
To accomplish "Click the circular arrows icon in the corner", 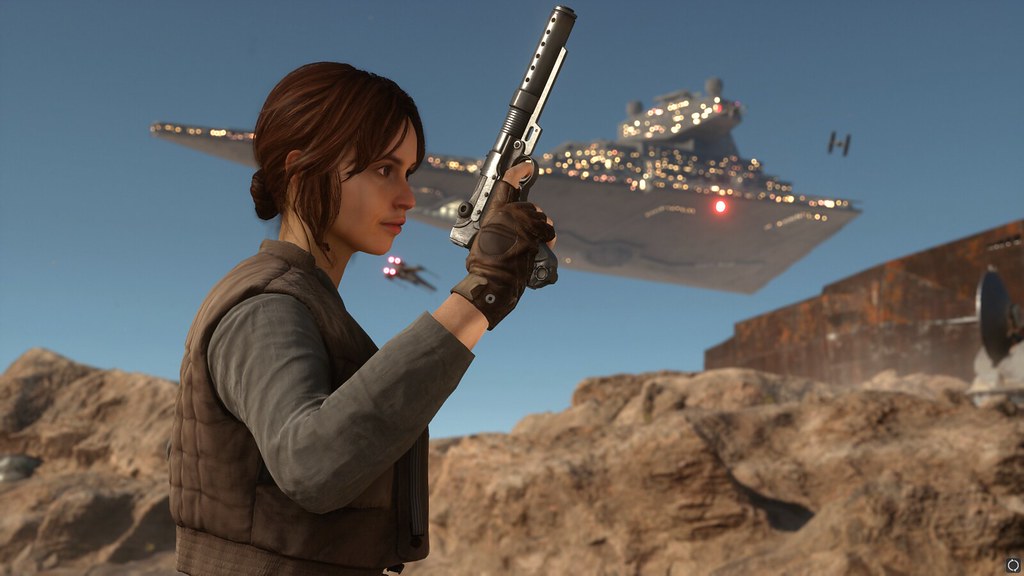I will (1012, 564).
